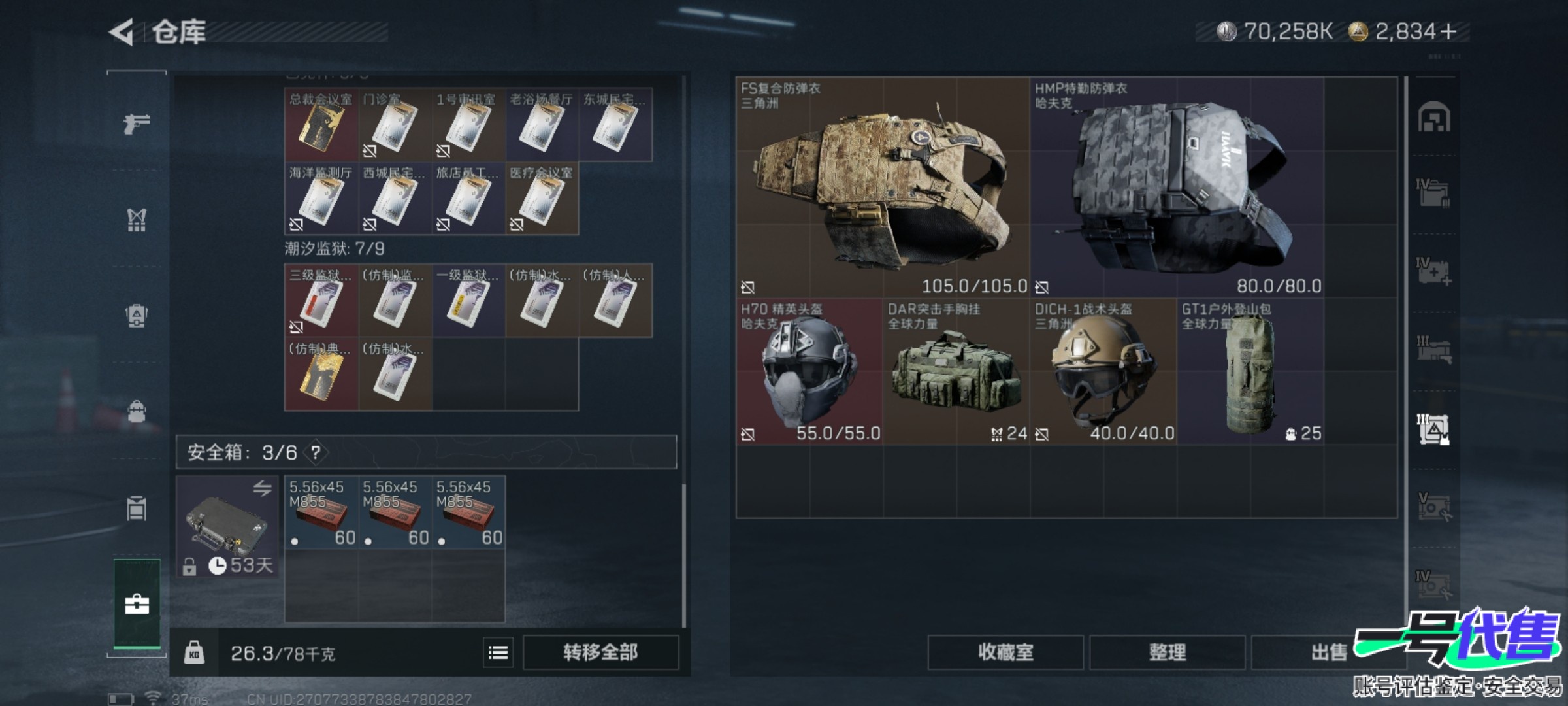Select the HMP特勤防弹衣 armor

pyautogui.click(x=1177, y=188)
